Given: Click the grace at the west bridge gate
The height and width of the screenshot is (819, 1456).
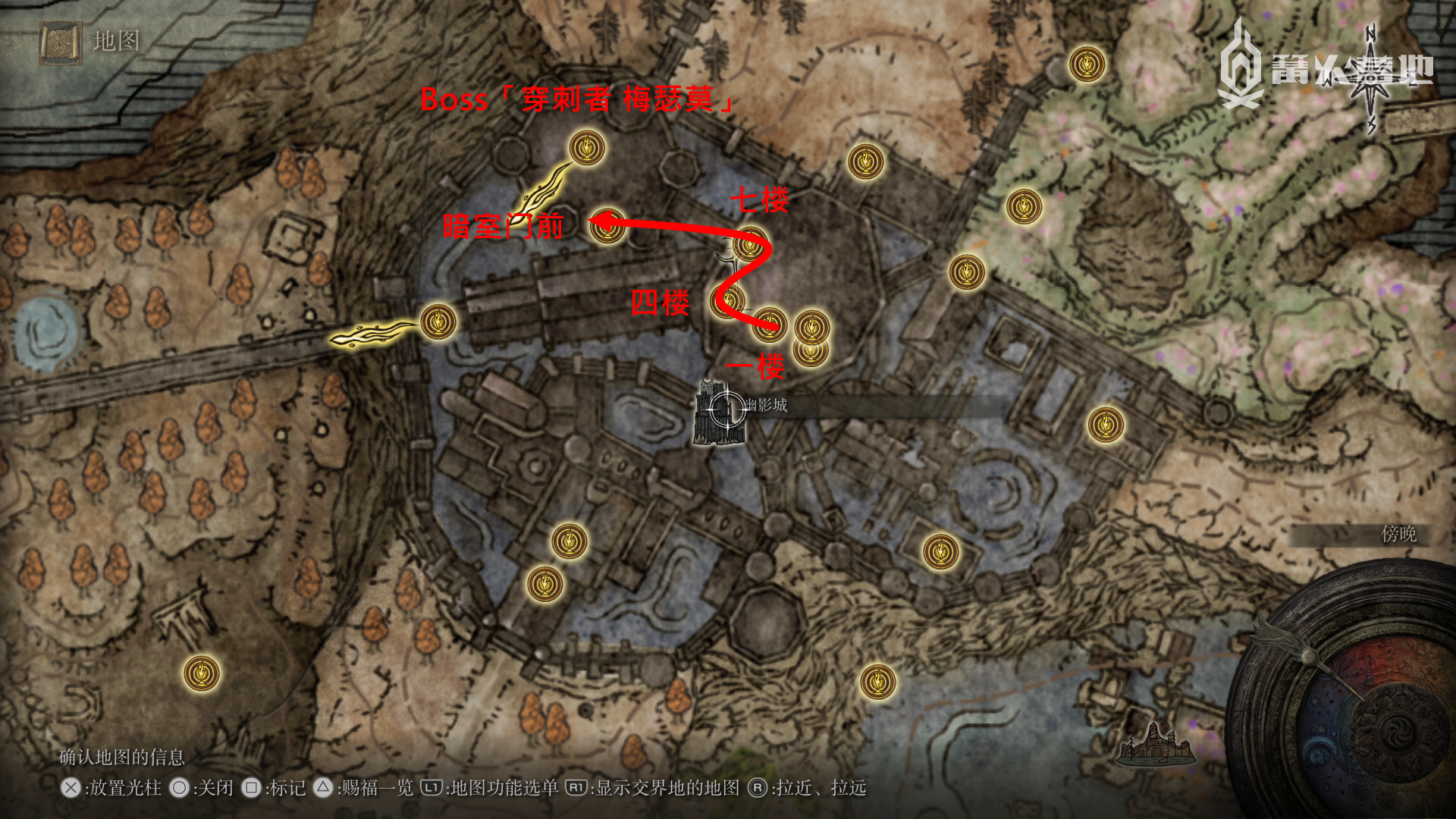Looking at the screenshot, I should pos(438,322).
